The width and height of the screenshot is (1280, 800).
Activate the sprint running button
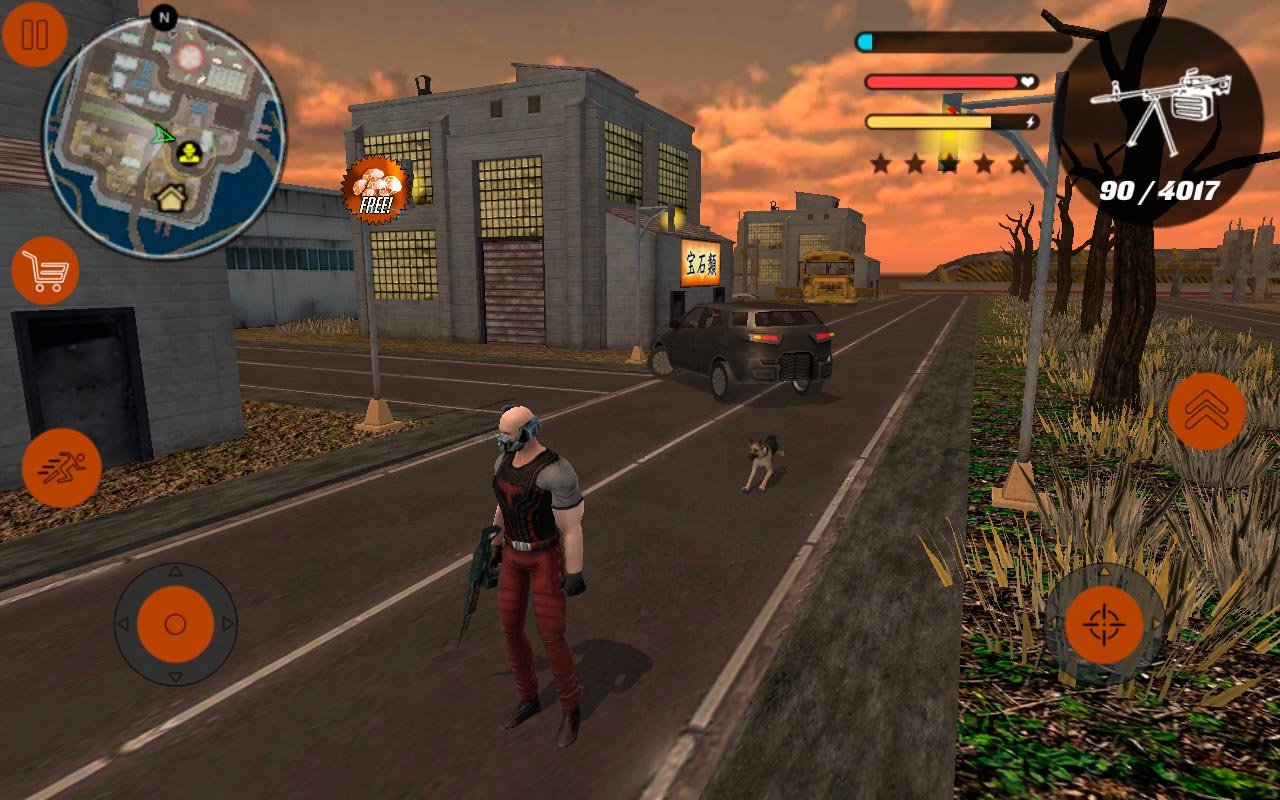(61, 467)
